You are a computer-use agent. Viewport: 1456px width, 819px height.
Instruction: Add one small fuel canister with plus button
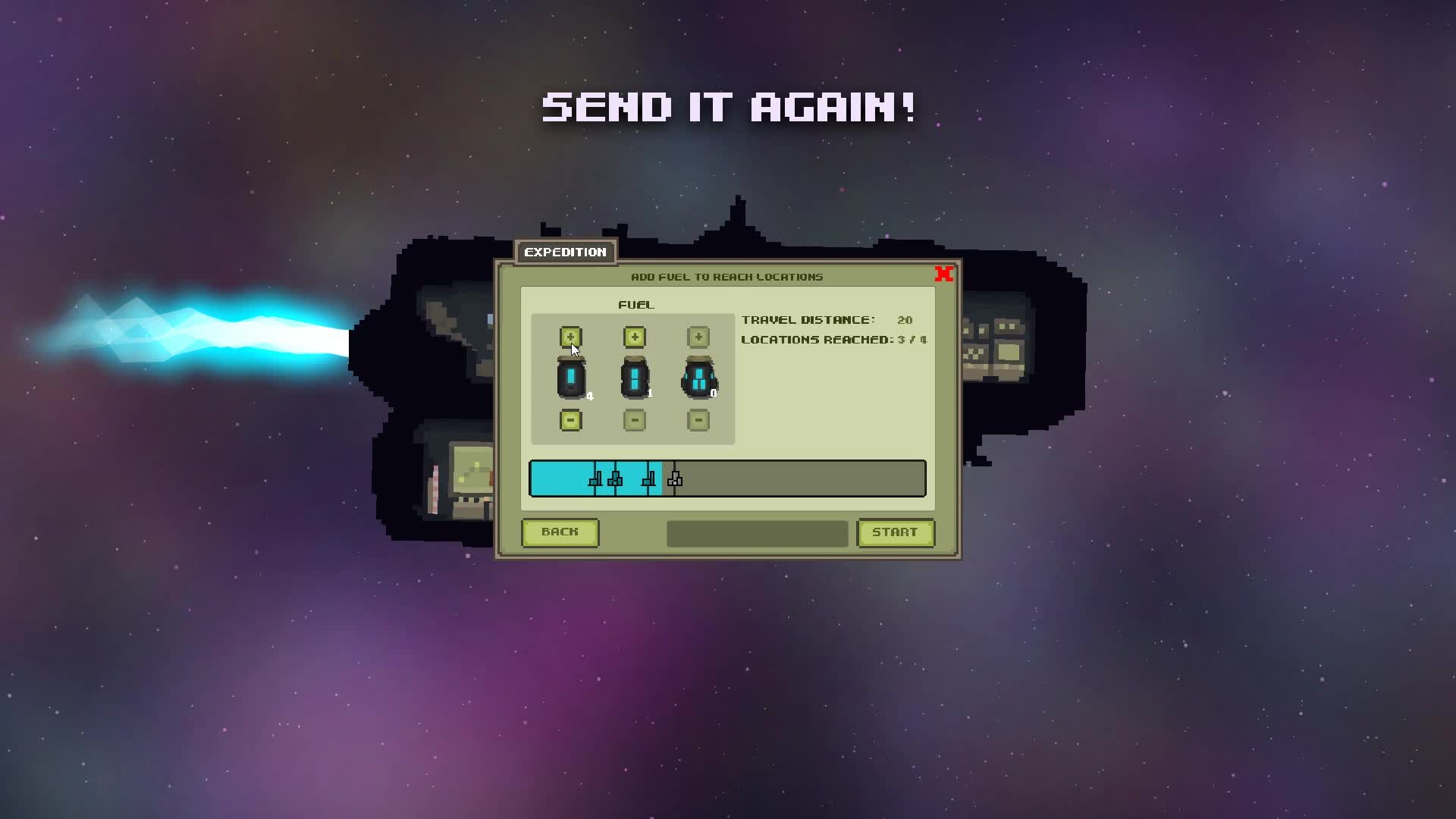pyautogui.click(x=571, y=337)
